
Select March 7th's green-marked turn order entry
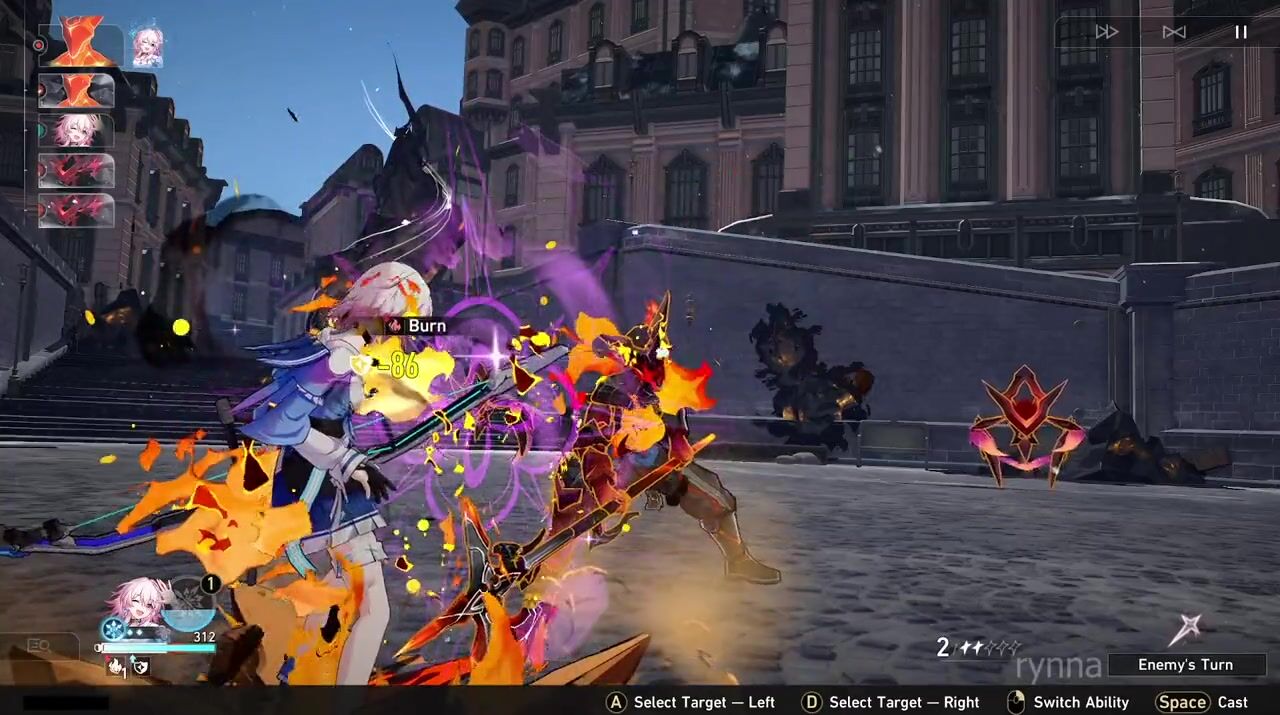[x=77, y=130]
